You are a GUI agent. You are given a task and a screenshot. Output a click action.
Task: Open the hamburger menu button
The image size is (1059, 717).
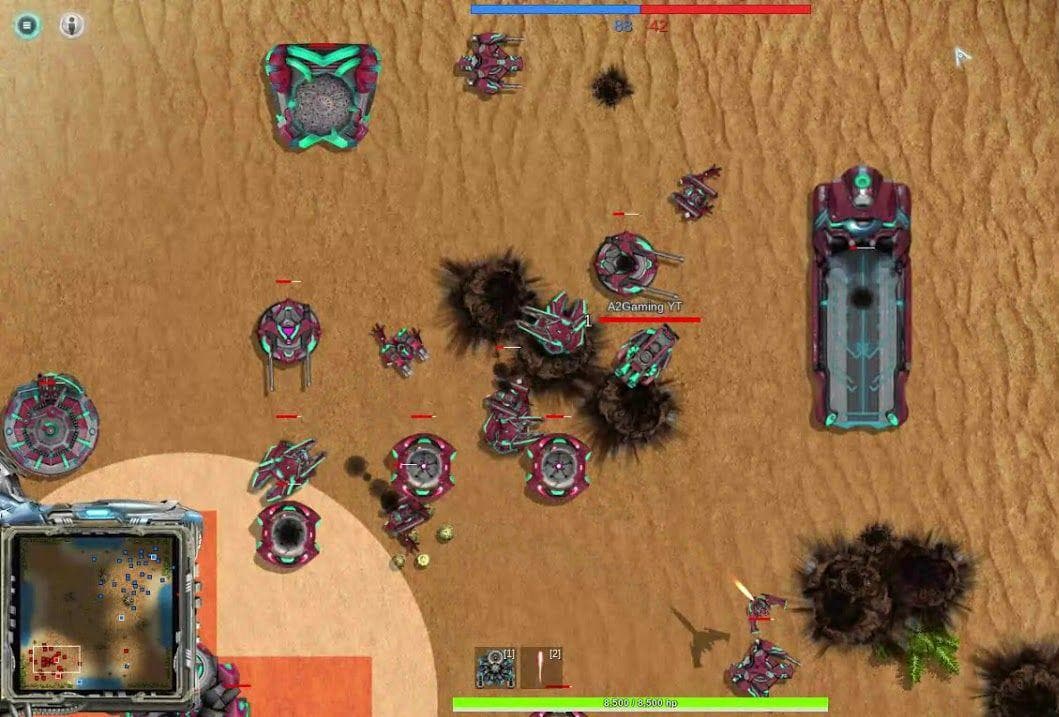coord(27,26)
